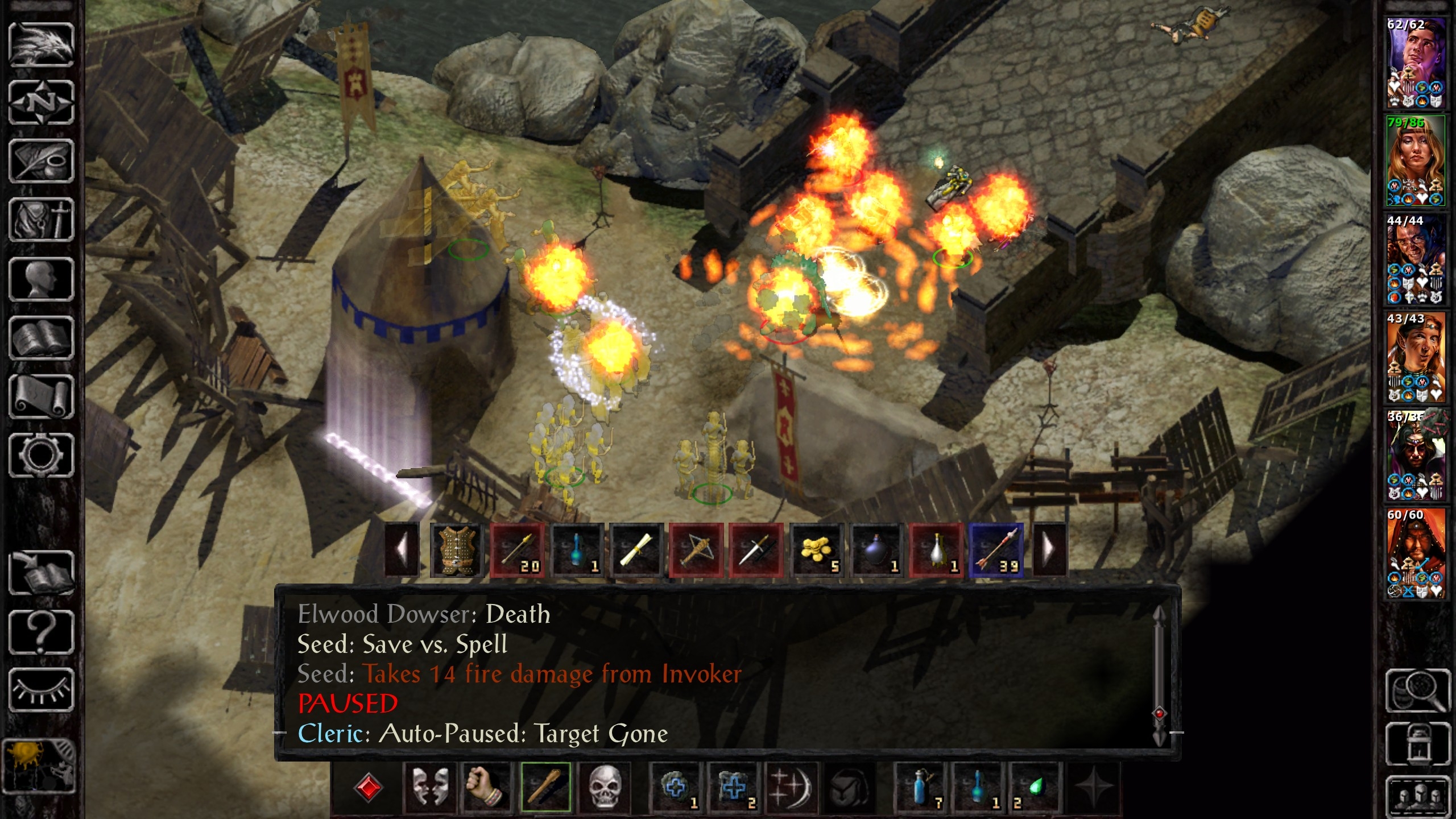Open the mage spellbook
The width and height of the screenshot is (1456, 819).
[x=41, y=338]
